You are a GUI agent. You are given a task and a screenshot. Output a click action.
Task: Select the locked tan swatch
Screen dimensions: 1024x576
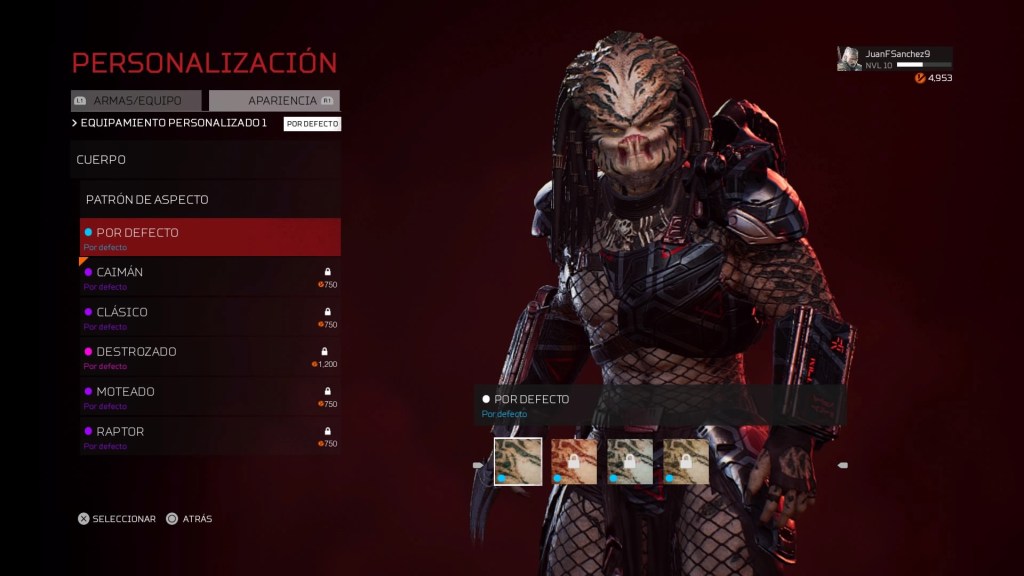pos(686,461)
